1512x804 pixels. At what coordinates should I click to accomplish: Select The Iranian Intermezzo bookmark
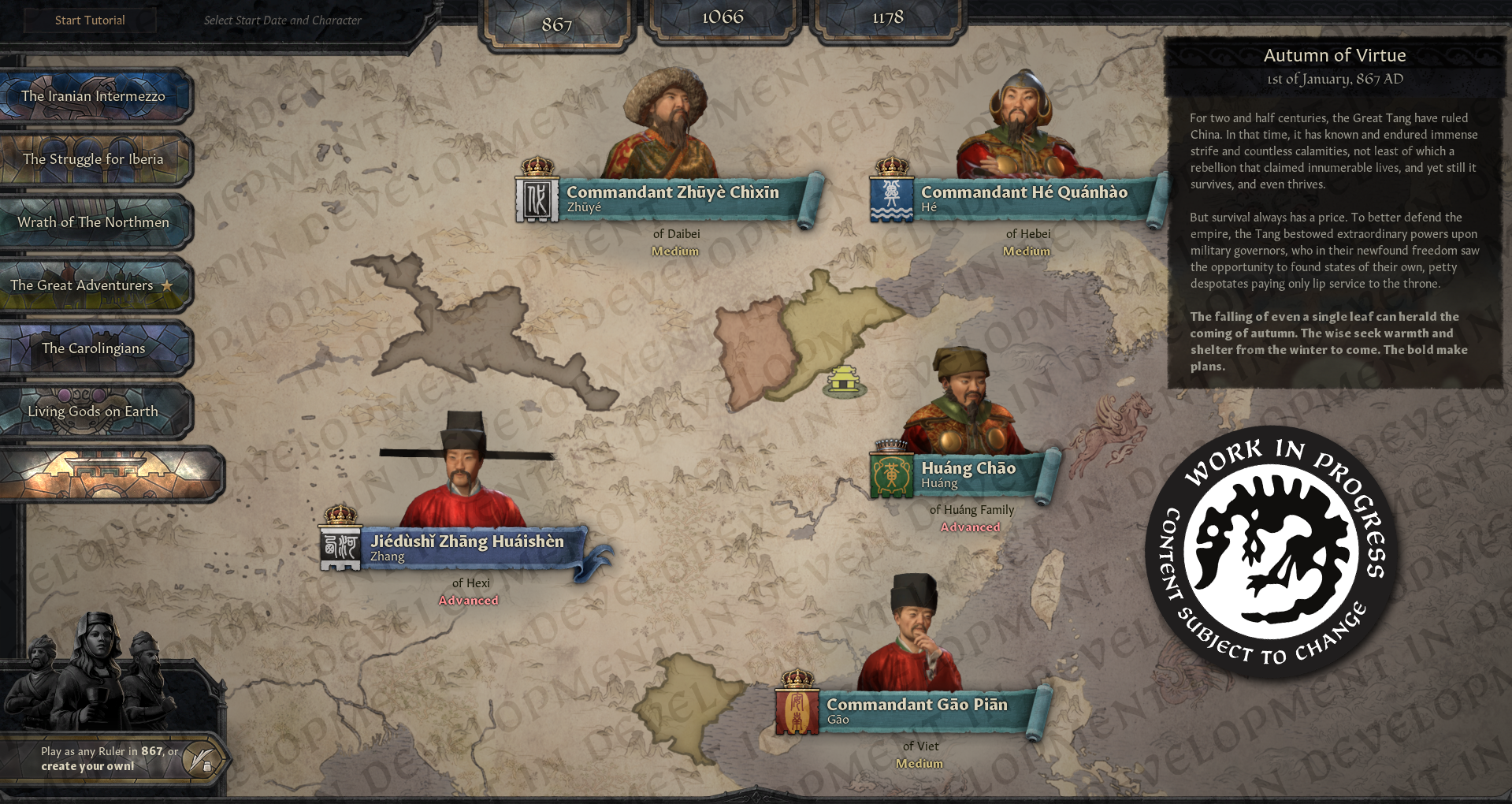pyautogui.click(x=94, y=96)
